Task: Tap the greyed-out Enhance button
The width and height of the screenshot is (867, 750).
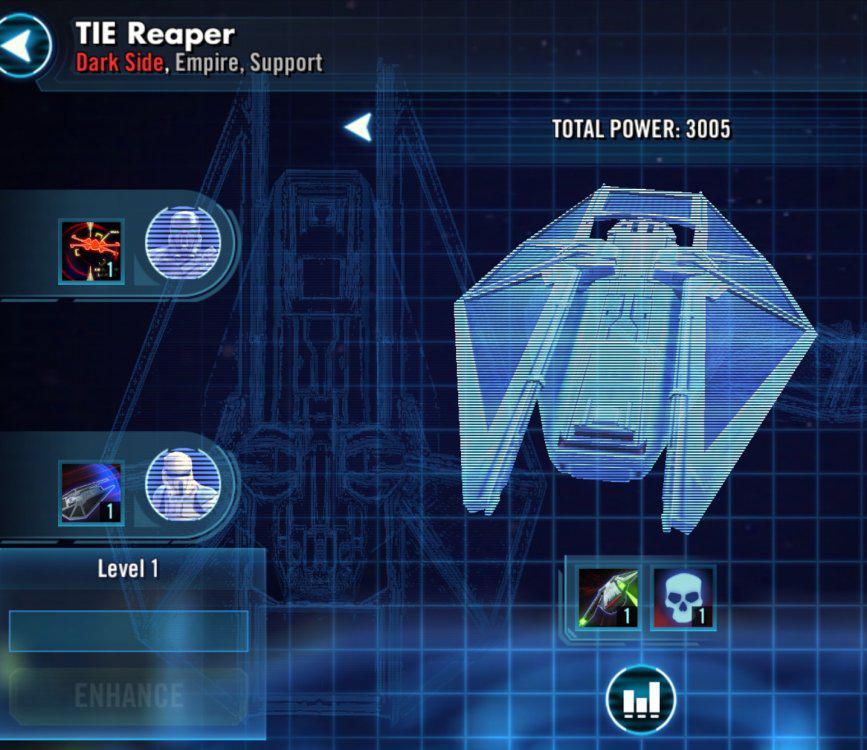Action: click(x=128, y=696)
